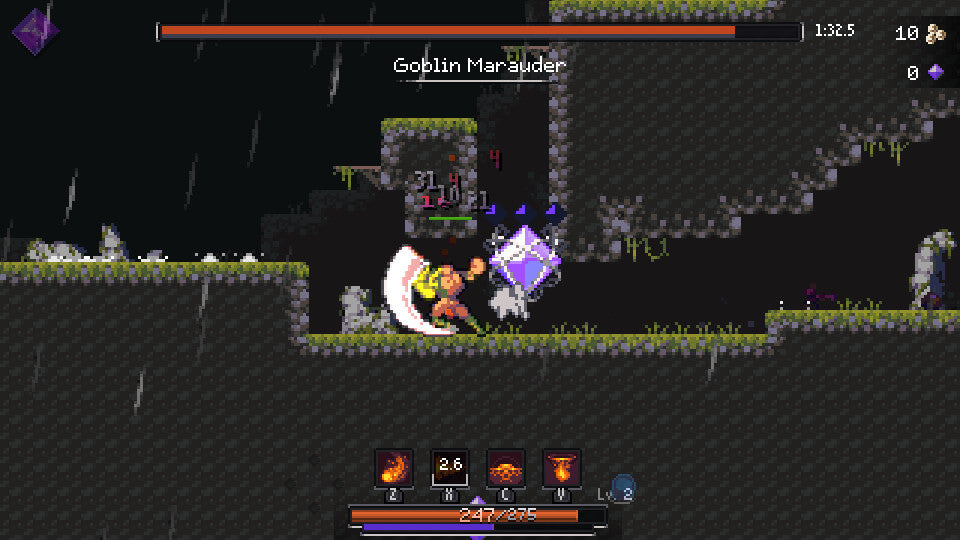This screenshot has width=960, height=540.
Task: Activate the fire slash ability icon
Action: (x=393, y=467)
